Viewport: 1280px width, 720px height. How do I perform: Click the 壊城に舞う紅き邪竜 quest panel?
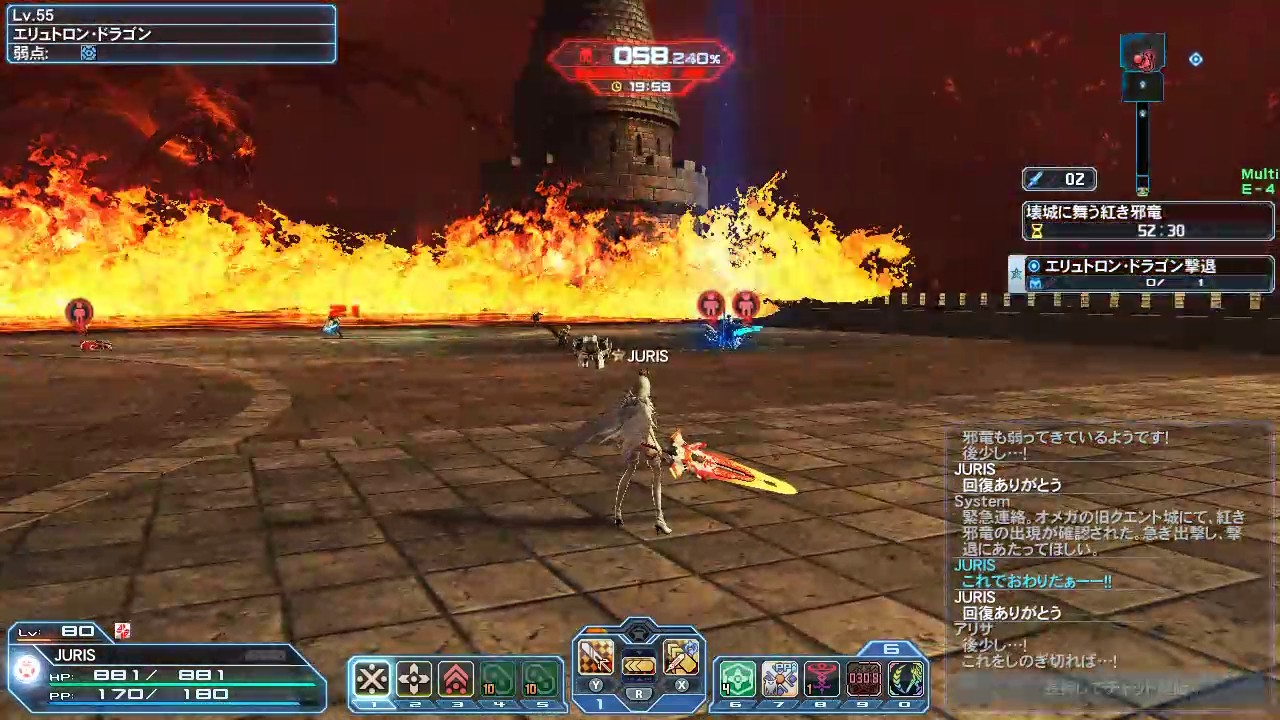[1148, 221]
